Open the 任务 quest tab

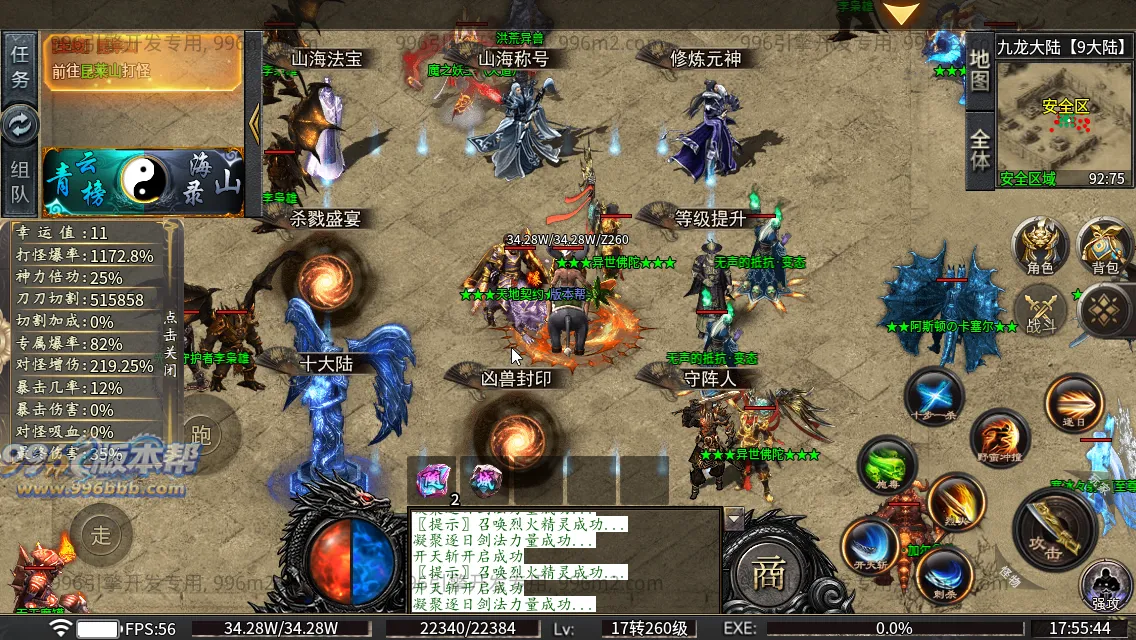click(20, 65)
